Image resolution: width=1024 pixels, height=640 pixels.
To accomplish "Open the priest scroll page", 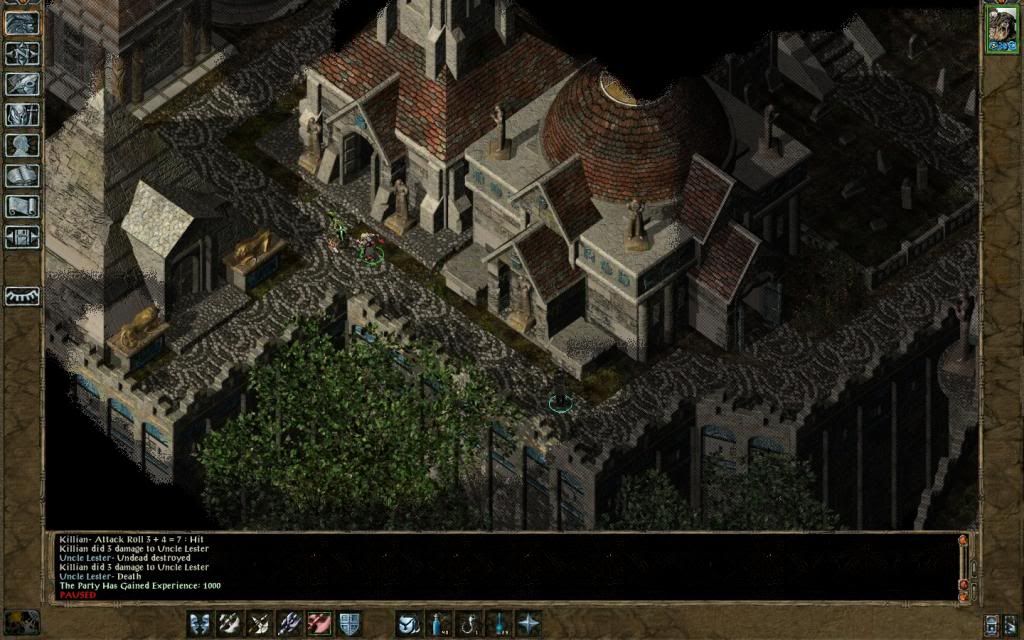I will (x=22, y=207).
